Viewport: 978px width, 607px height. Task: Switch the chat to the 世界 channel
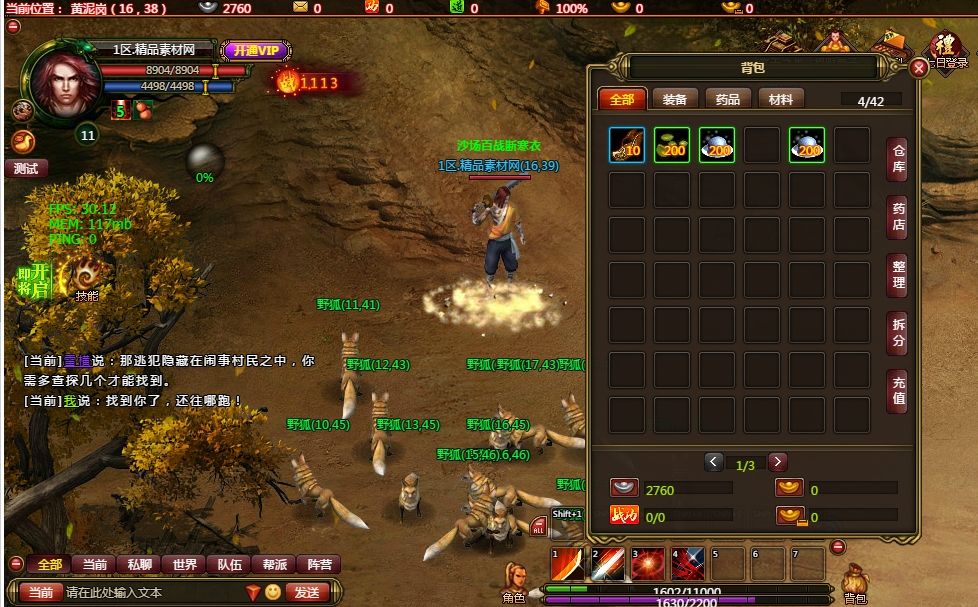(185, 564)
